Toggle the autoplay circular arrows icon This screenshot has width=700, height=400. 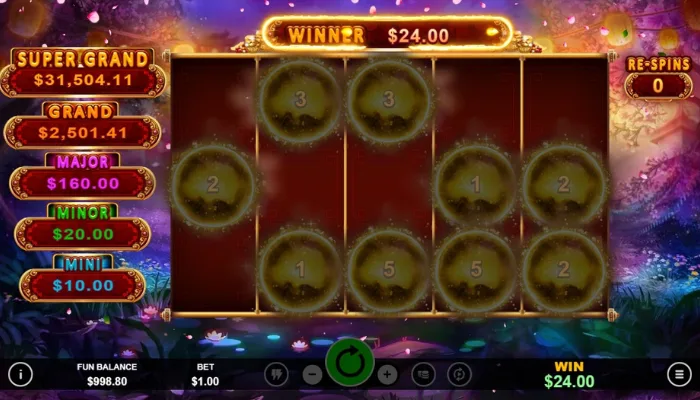(459, 374)
